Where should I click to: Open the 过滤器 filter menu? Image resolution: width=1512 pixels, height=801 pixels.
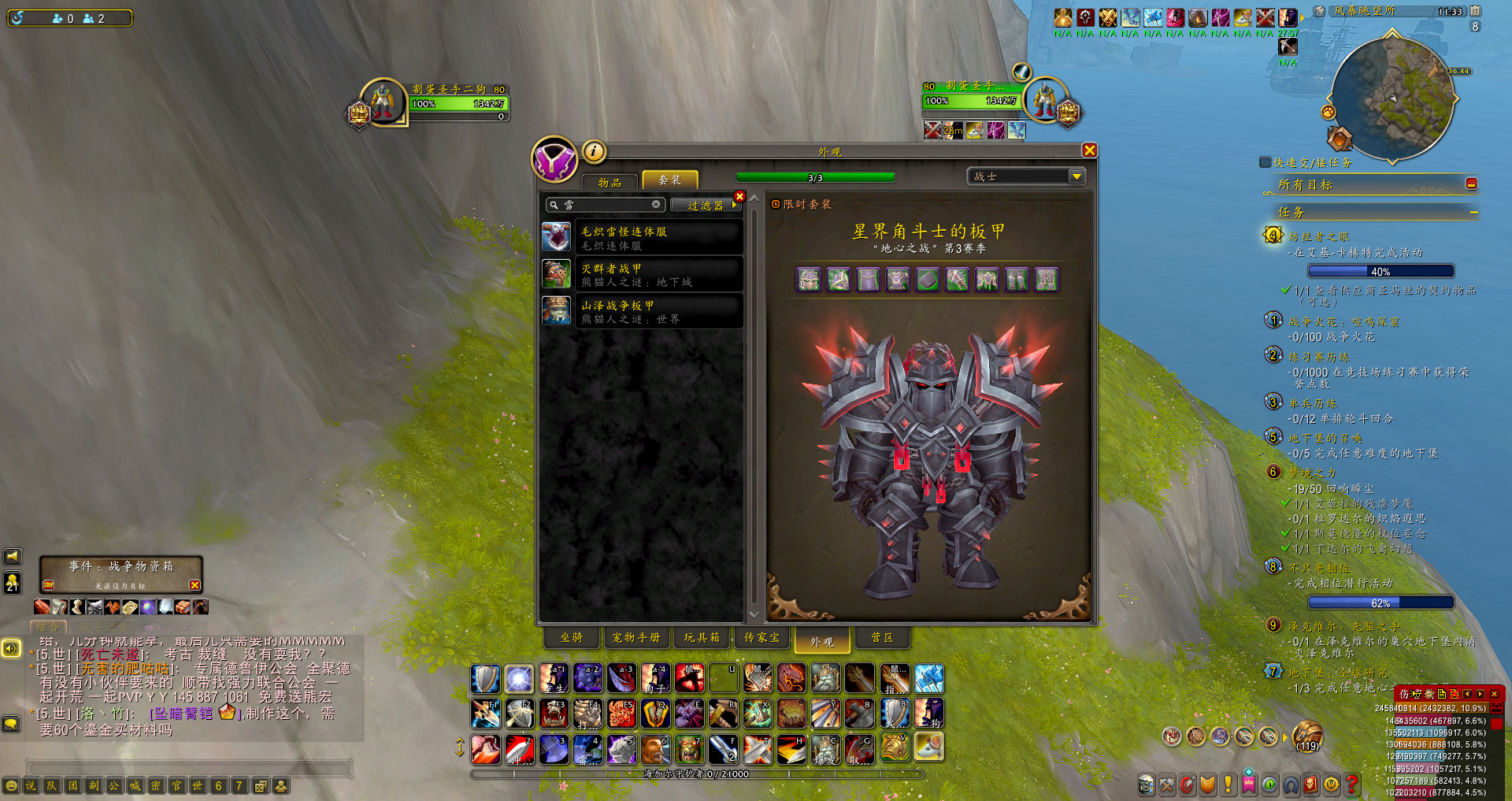705,206
